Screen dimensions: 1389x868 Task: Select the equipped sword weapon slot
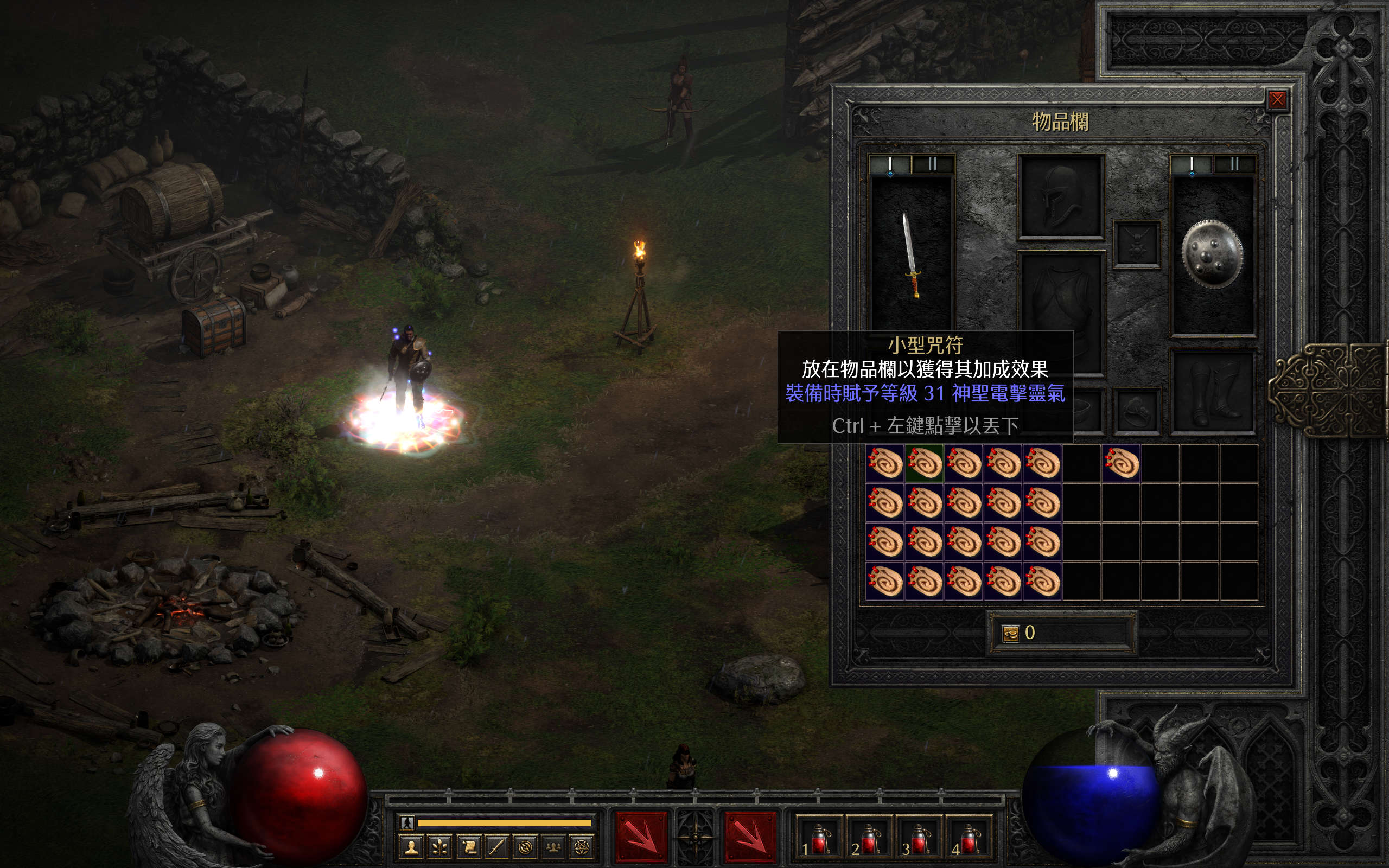click(x=911, y=254)
